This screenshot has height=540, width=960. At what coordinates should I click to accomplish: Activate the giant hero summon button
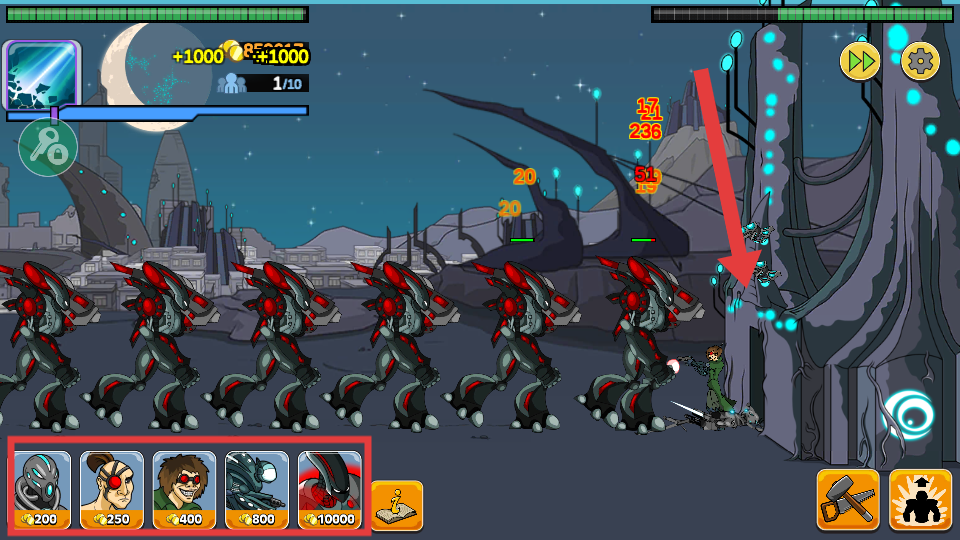920,499
